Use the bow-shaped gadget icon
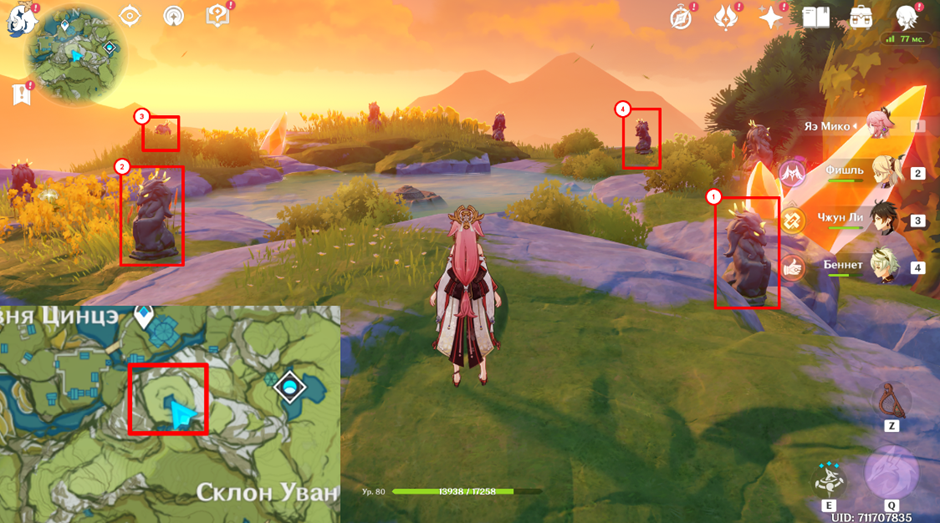Viewport: 940px width, 523px height. point(891,402)
